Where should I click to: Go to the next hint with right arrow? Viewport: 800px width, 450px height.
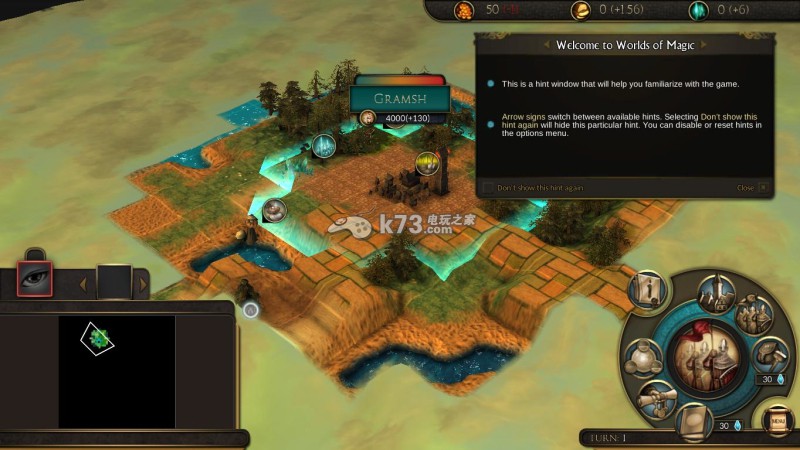[705, 45]
